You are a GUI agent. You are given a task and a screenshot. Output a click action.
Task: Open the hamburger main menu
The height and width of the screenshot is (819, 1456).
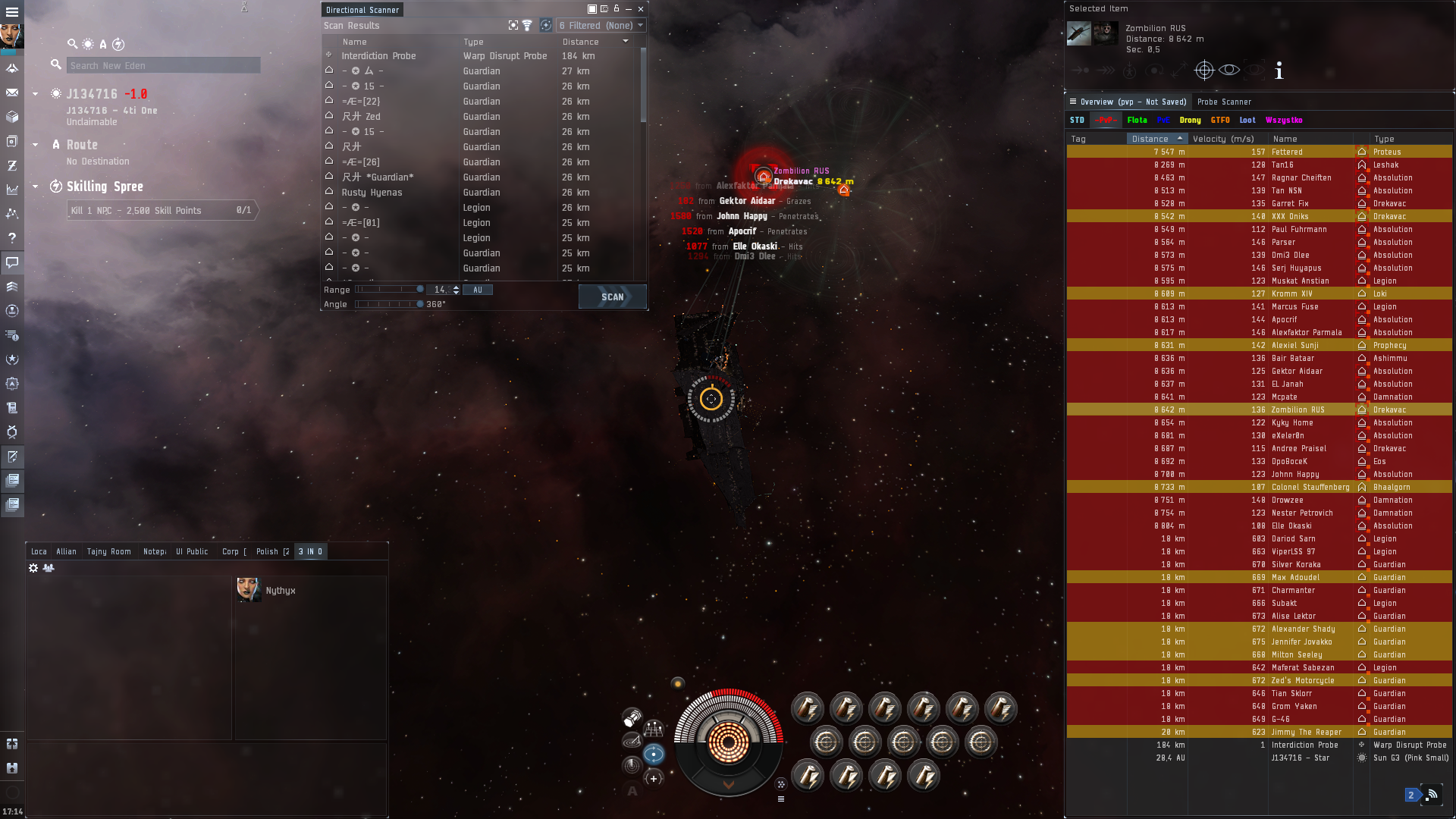click(x=12, y=12)
